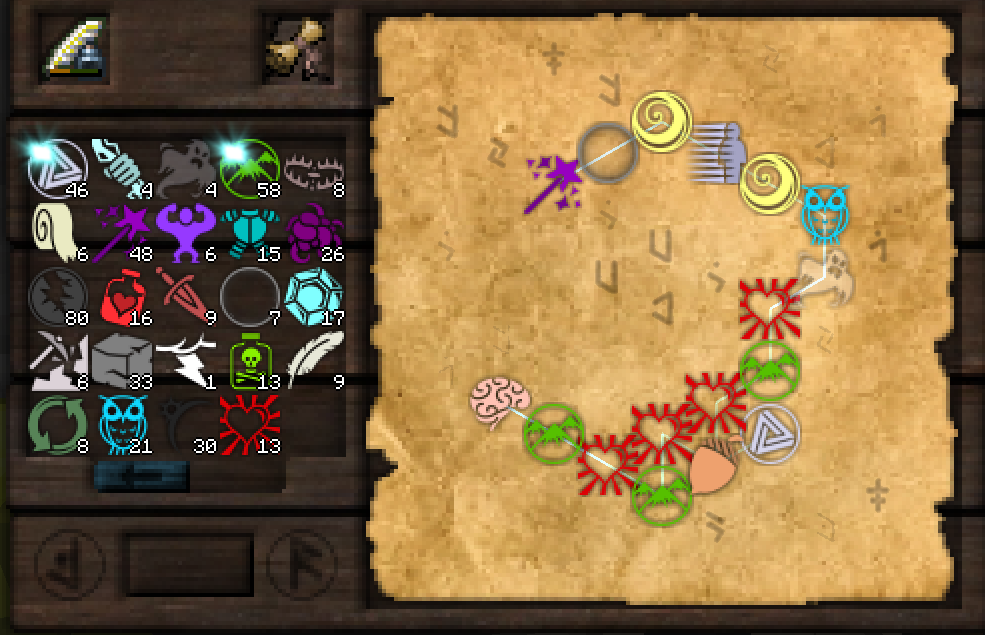The image size is (985, 635).
Task: Pick the purple grapes aspect
Action: [313, 233]
